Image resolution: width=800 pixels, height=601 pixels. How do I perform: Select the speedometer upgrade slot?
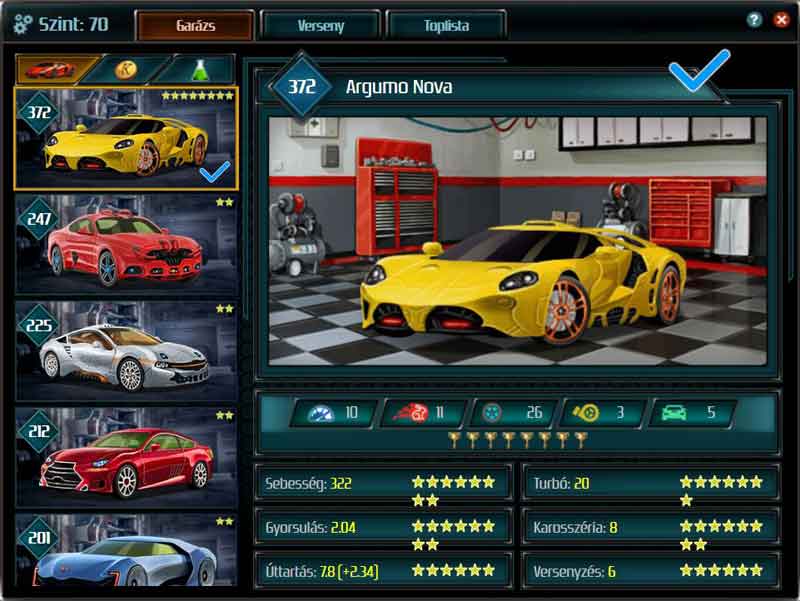[x=333, y=413]
